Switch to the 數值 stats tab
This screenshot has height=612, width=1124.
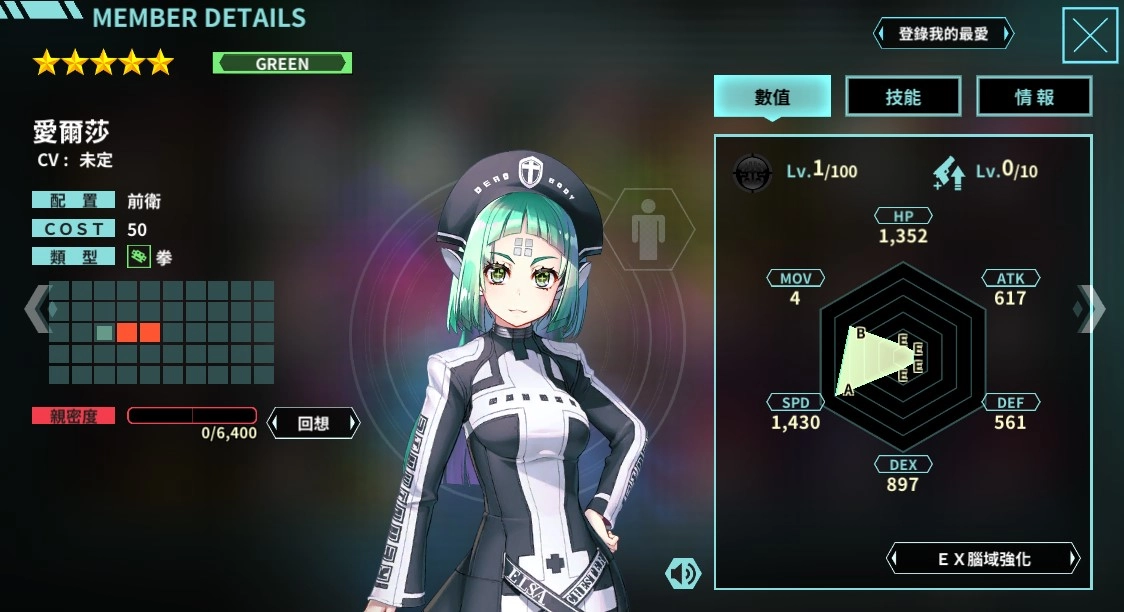772,97
